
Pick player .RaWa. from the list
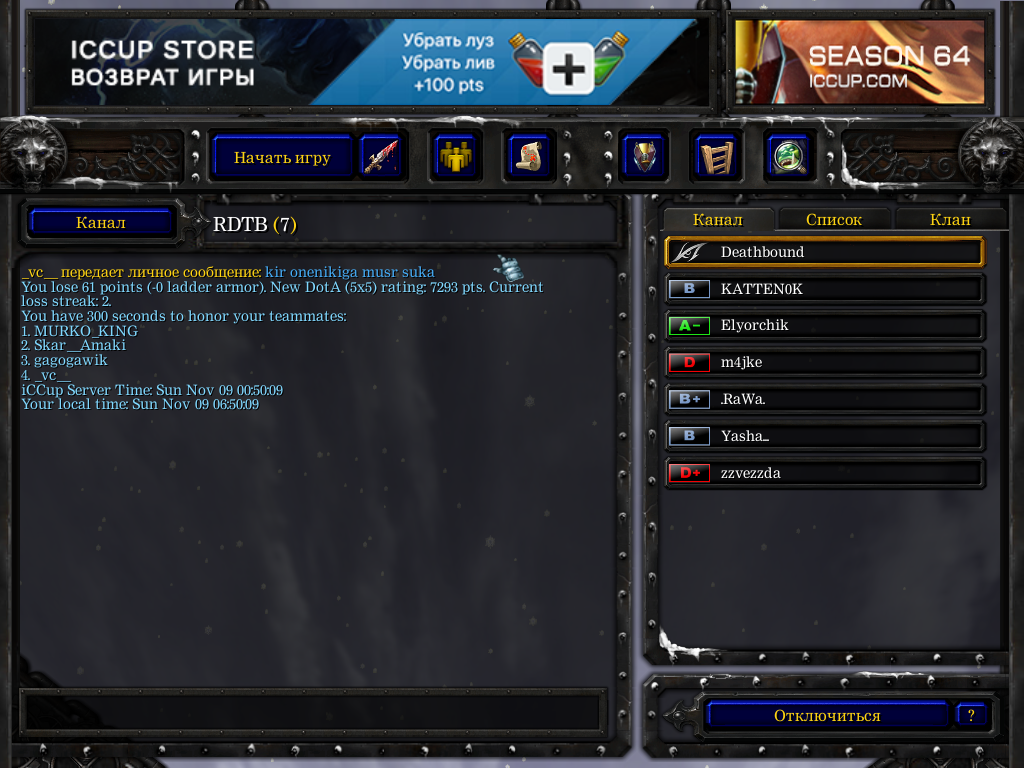[824, 400]
